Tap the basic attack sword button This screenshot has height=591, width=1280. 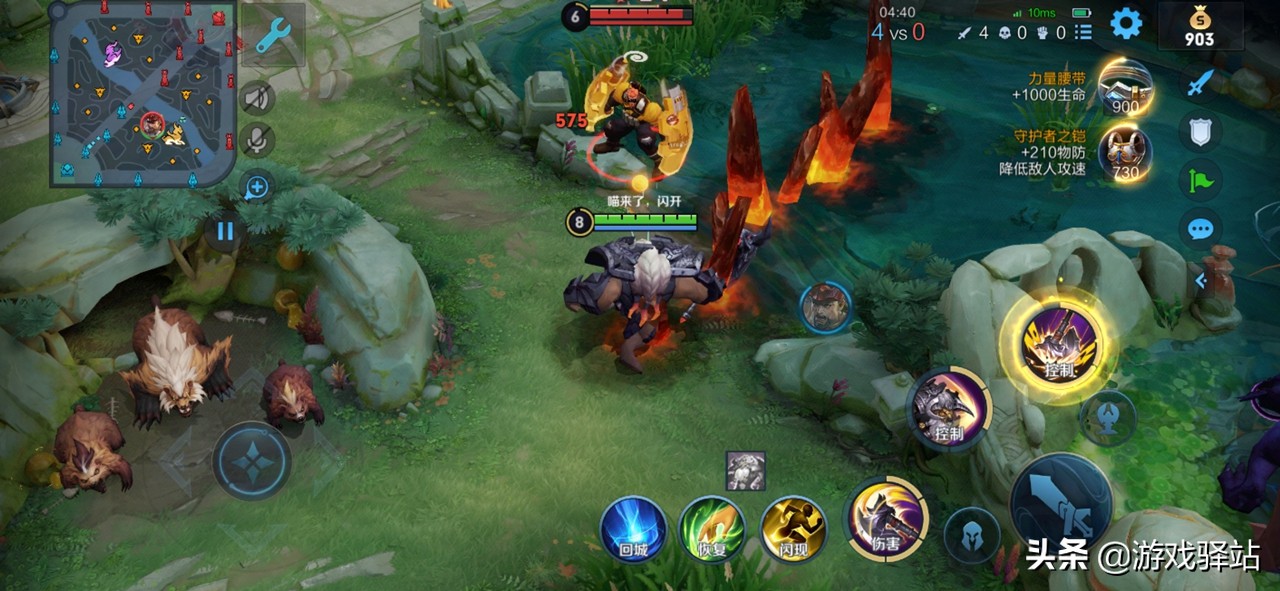tap(1061, 504)
